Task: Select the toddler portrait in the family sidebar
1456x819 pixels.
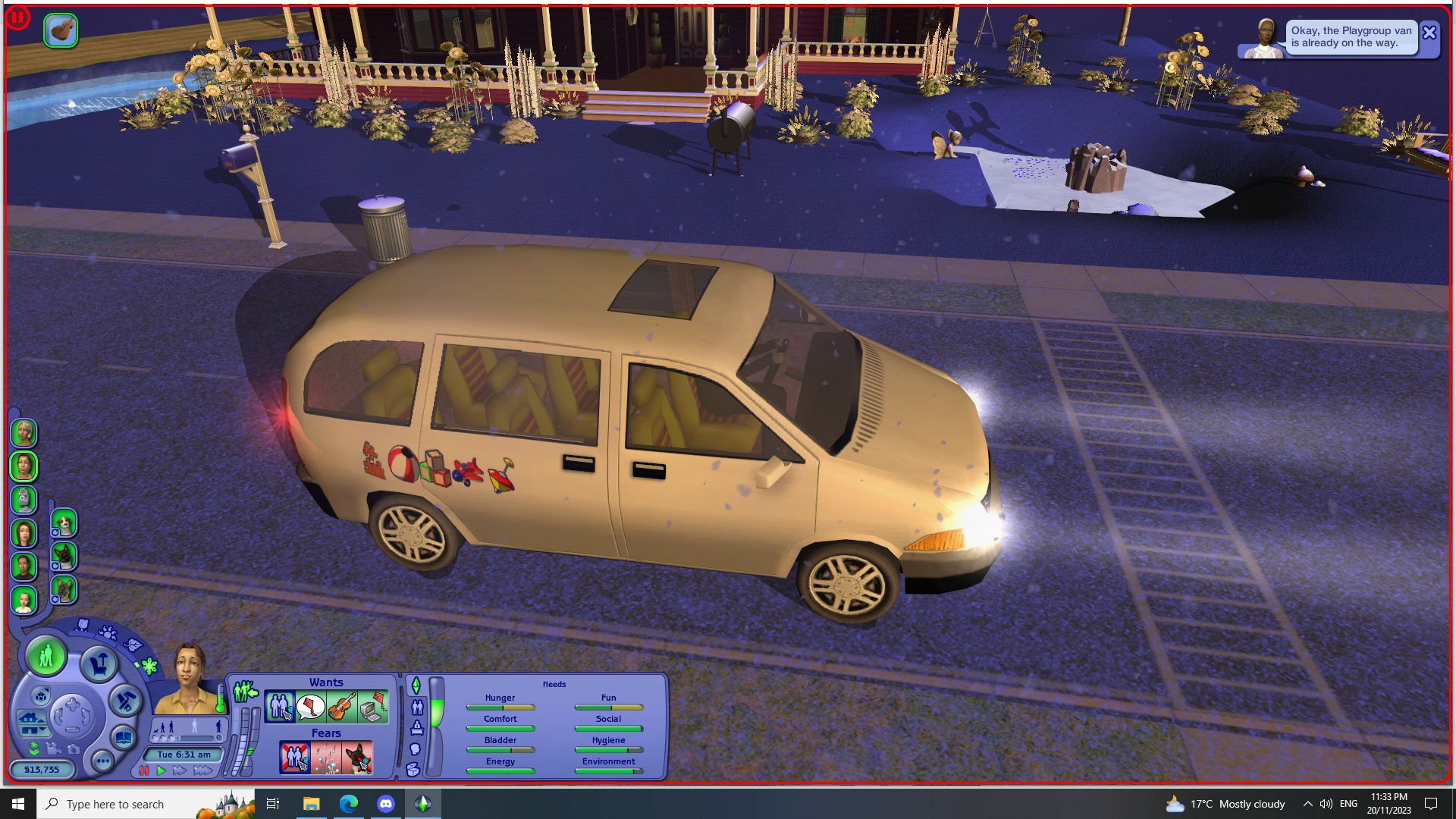Action: (x=24, y=600)
